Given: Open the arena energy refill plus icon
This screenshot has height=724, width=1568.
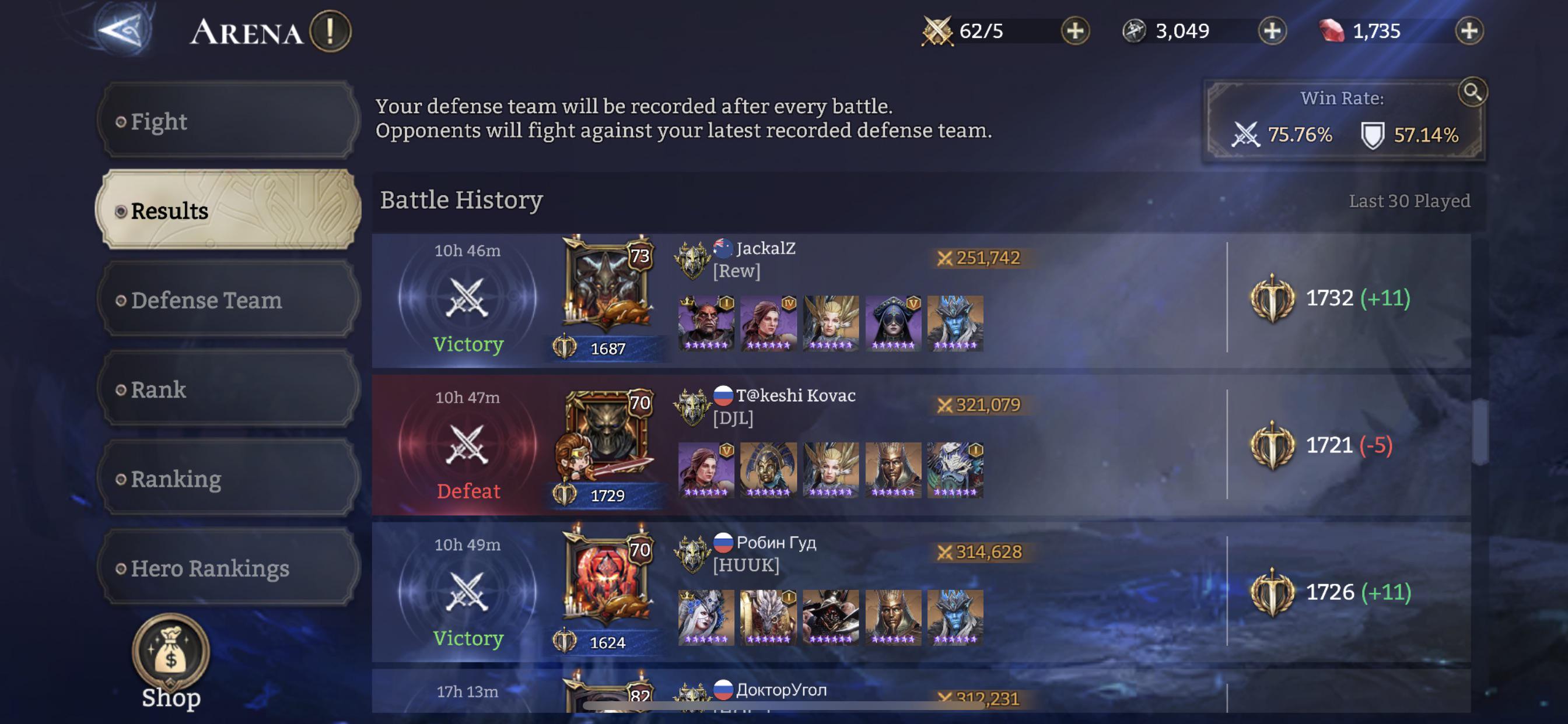Looking at the screenshot, I should coord(1076,31).
